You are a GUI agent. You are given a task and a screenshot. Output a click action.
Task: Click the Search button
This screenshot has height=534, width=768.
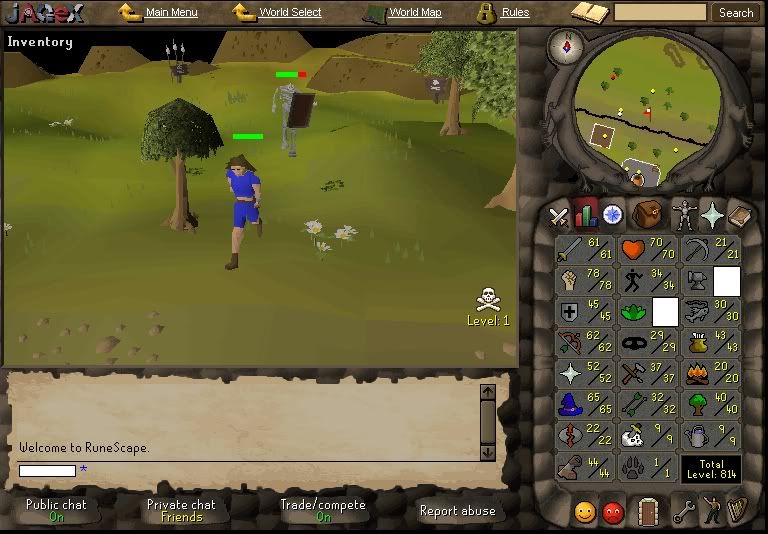click(x=736, y=13)
